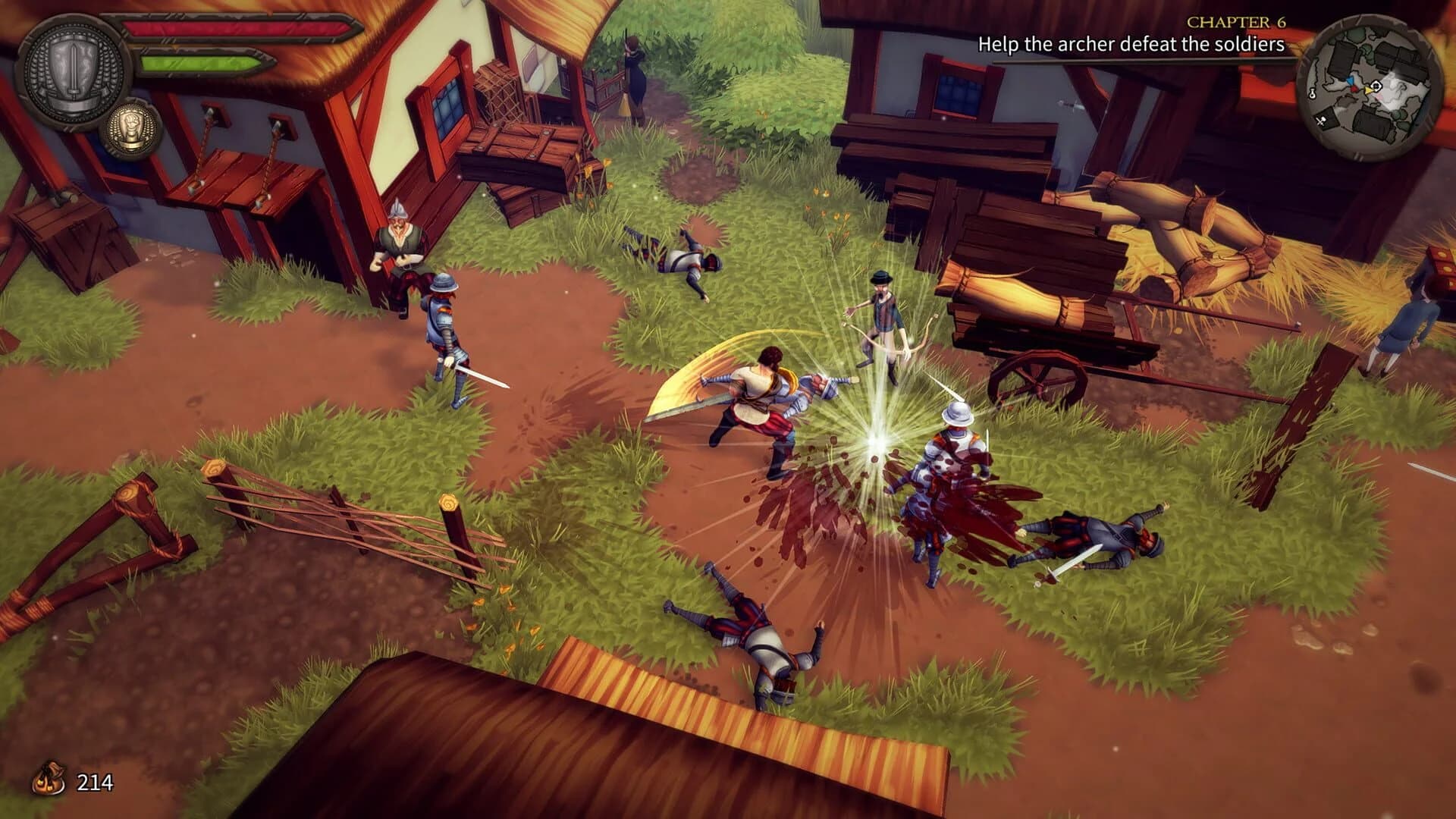
Task: Select the yellow objective arrow on the minimap
Action: (x=1368, y=89)
